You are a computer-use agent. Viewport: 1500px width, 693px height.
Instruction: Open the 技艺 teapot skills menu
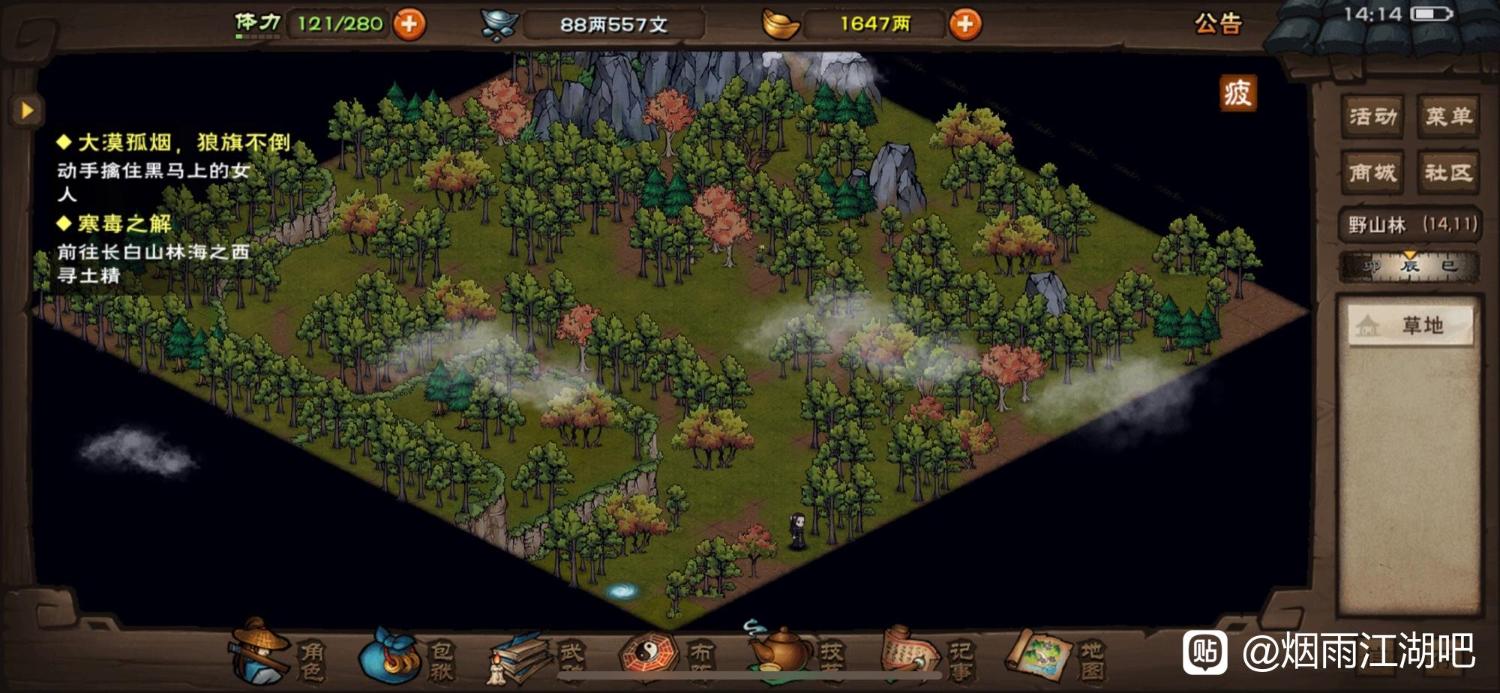tap(792, 652)
